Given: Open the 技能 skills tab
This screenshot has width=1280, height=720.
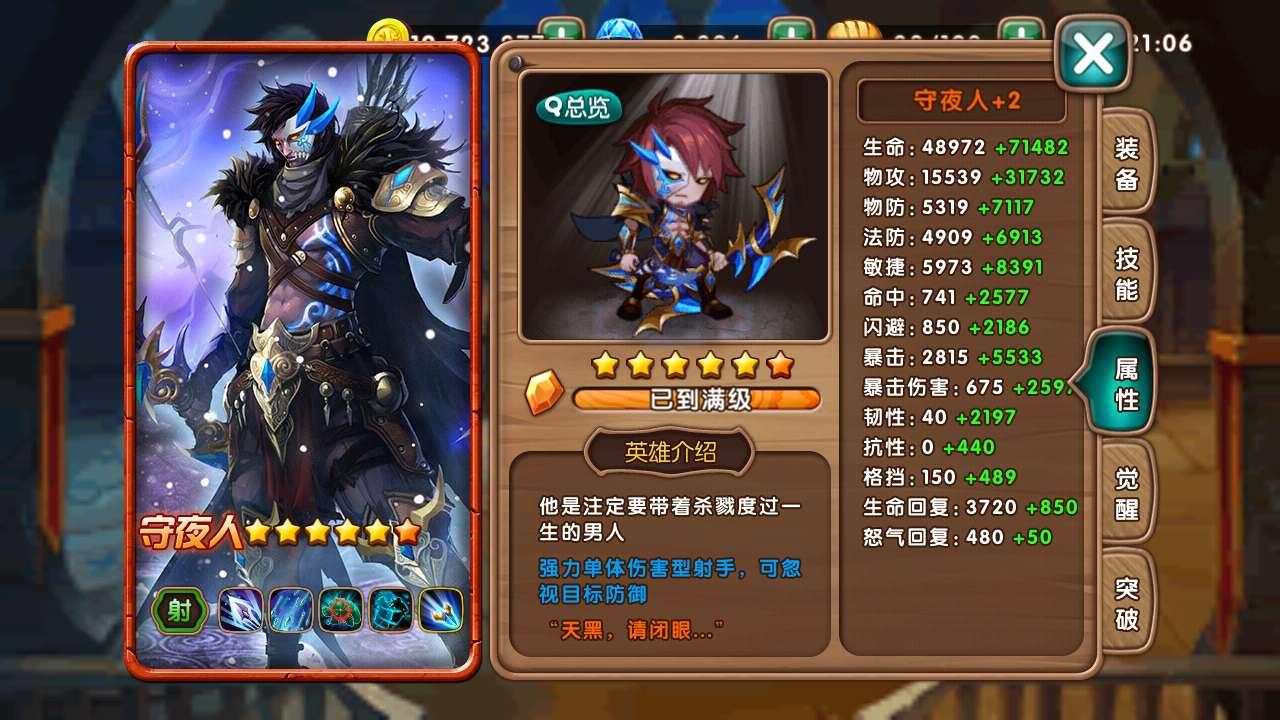Looking at the screenshot, I should (x=1126, y=274).
